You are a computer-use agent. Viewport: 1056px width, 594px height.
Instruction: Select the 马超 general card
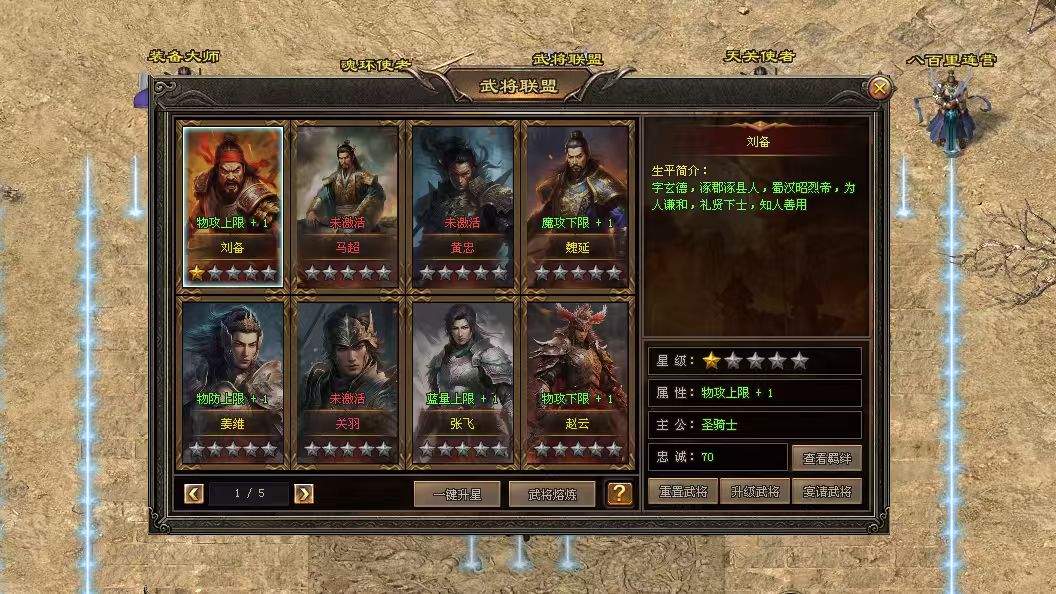347,204
